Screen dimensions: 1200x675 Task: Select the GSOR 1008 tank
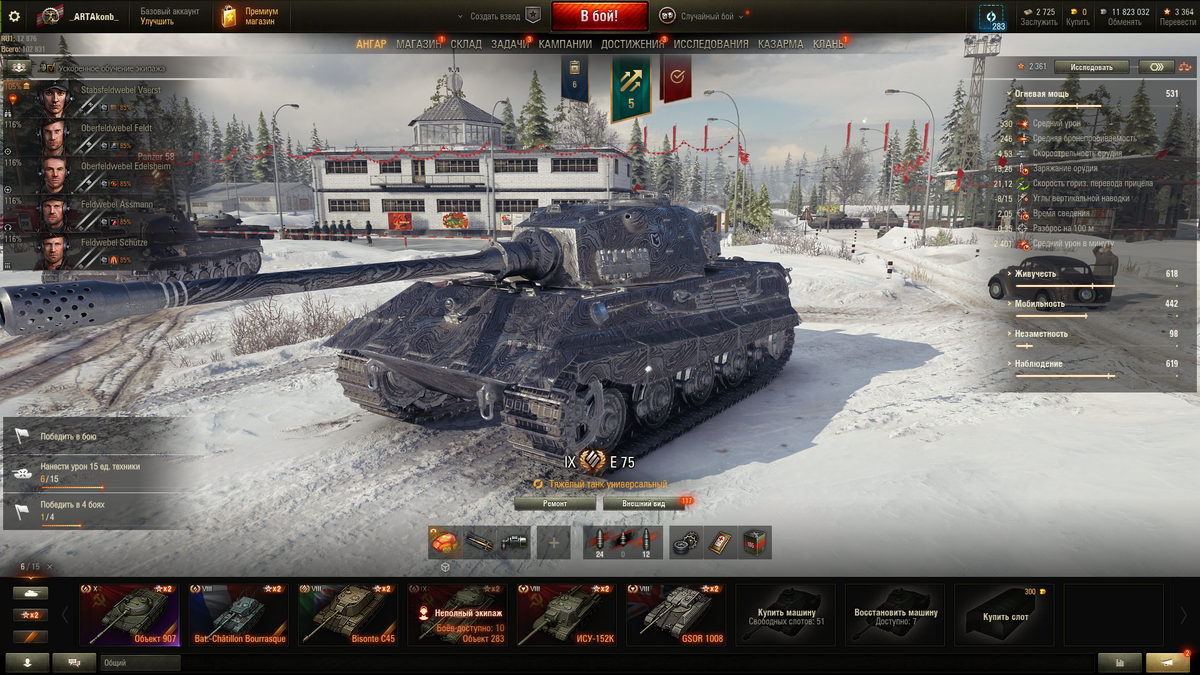pos(675,615)
